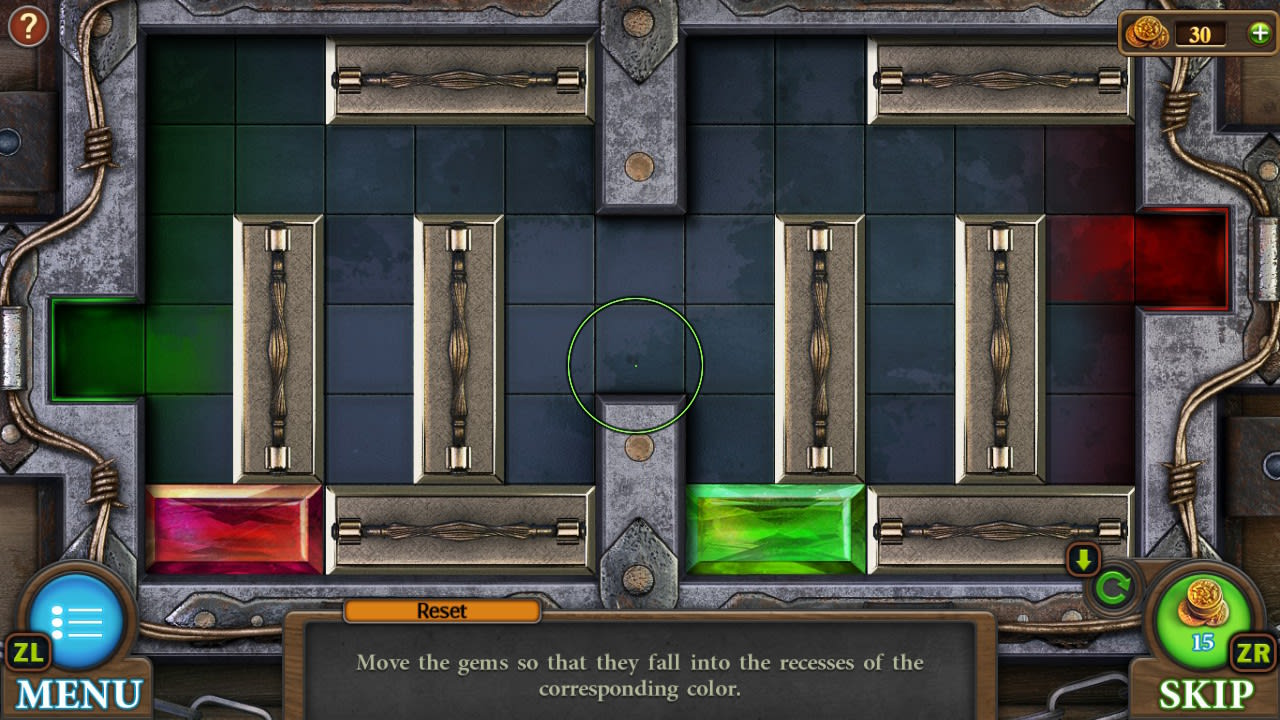Click the blue list icon above MENU

(x=78, y=620)
